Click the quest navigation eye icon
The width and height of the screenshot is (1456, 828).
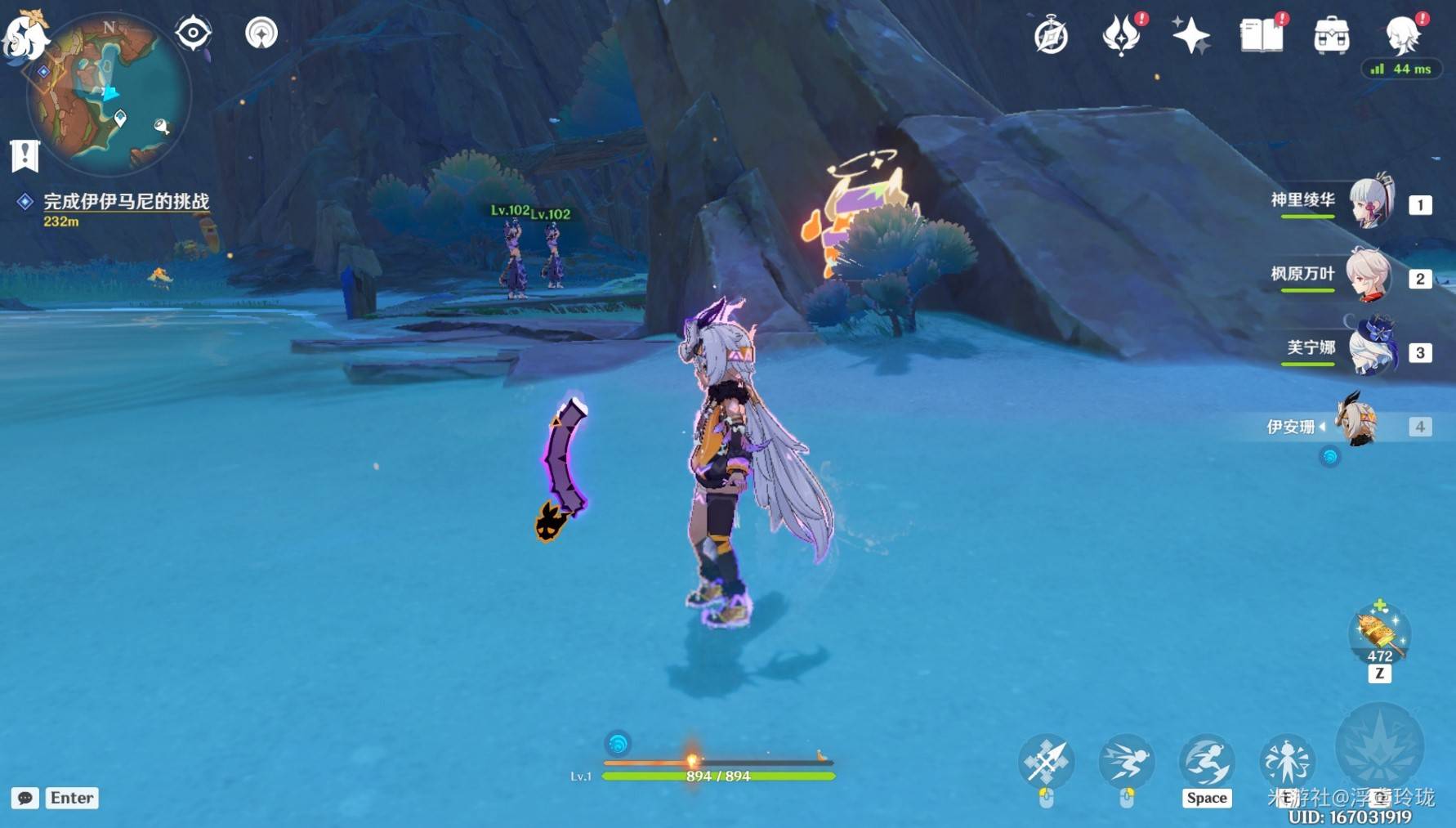pos(194,33)
